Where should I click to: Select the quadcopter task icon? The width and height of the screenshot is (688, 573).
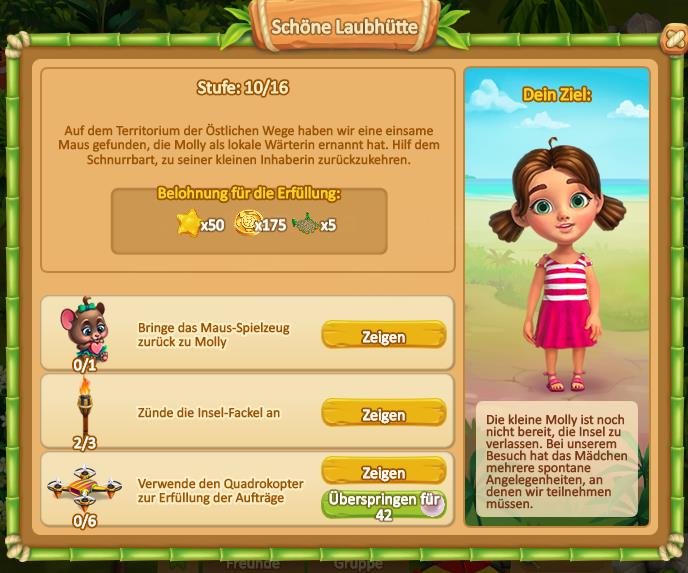tap(84, 487)
